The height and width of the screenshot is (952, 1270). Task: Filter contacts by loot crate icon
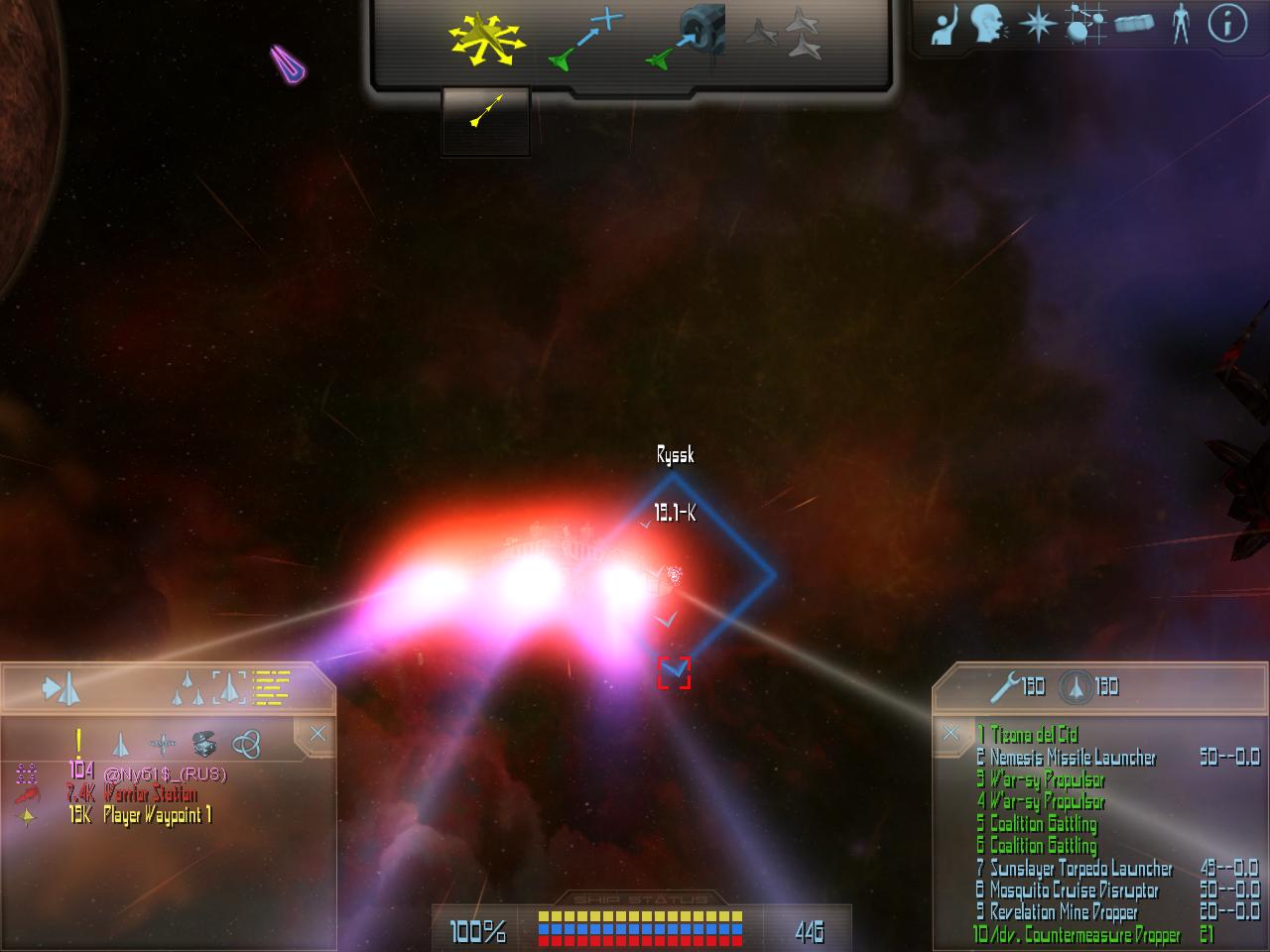coord(204,743)
